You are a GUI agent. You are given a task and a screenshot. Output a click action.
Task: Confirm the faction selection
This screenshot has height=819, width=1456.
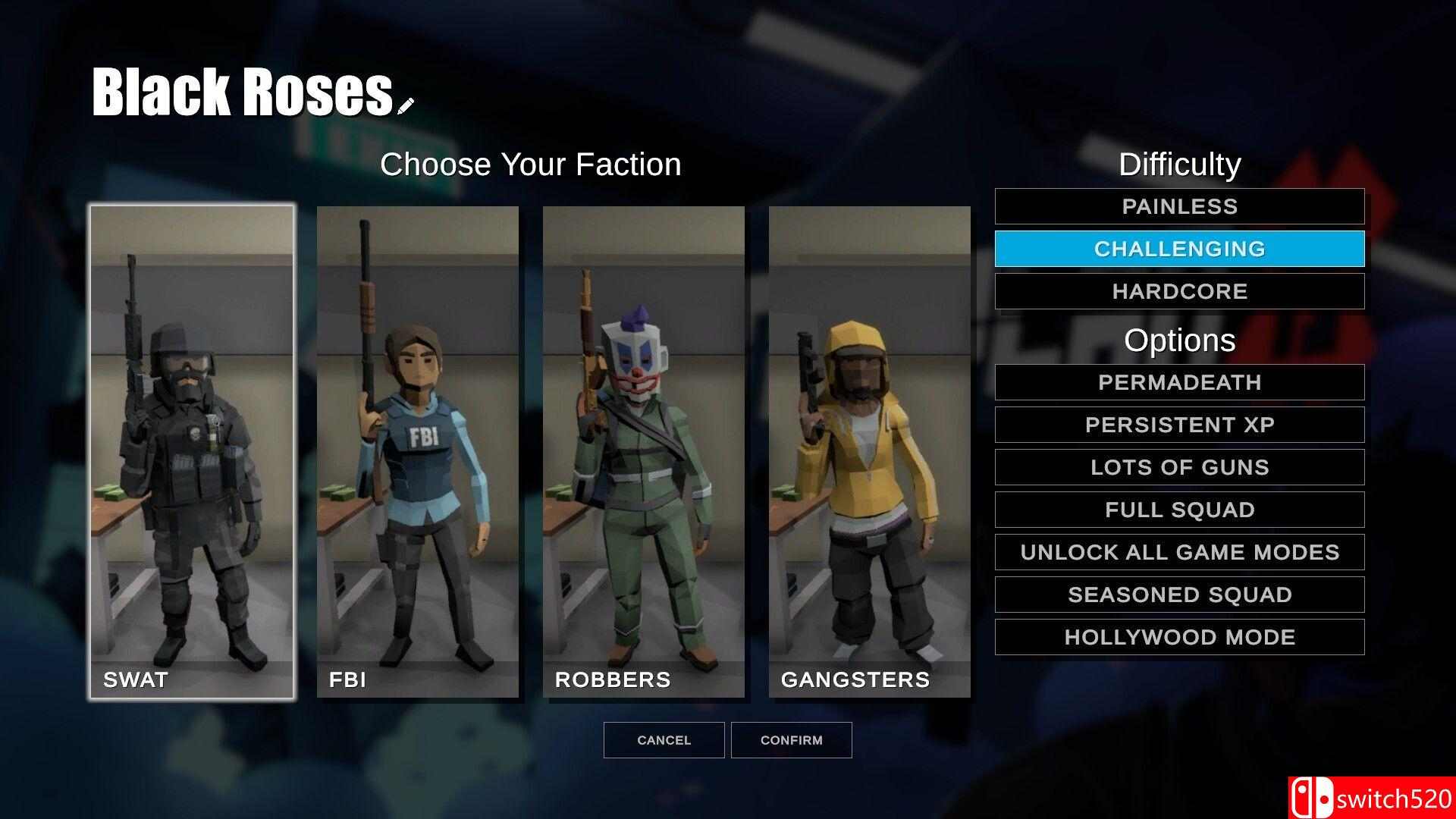pyautogui.click(x=791, y=740)
